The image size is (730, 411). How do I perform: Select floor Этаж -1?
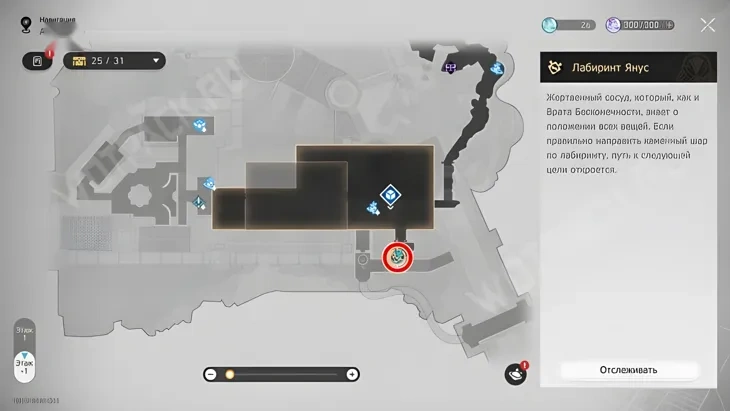point(25,367)
